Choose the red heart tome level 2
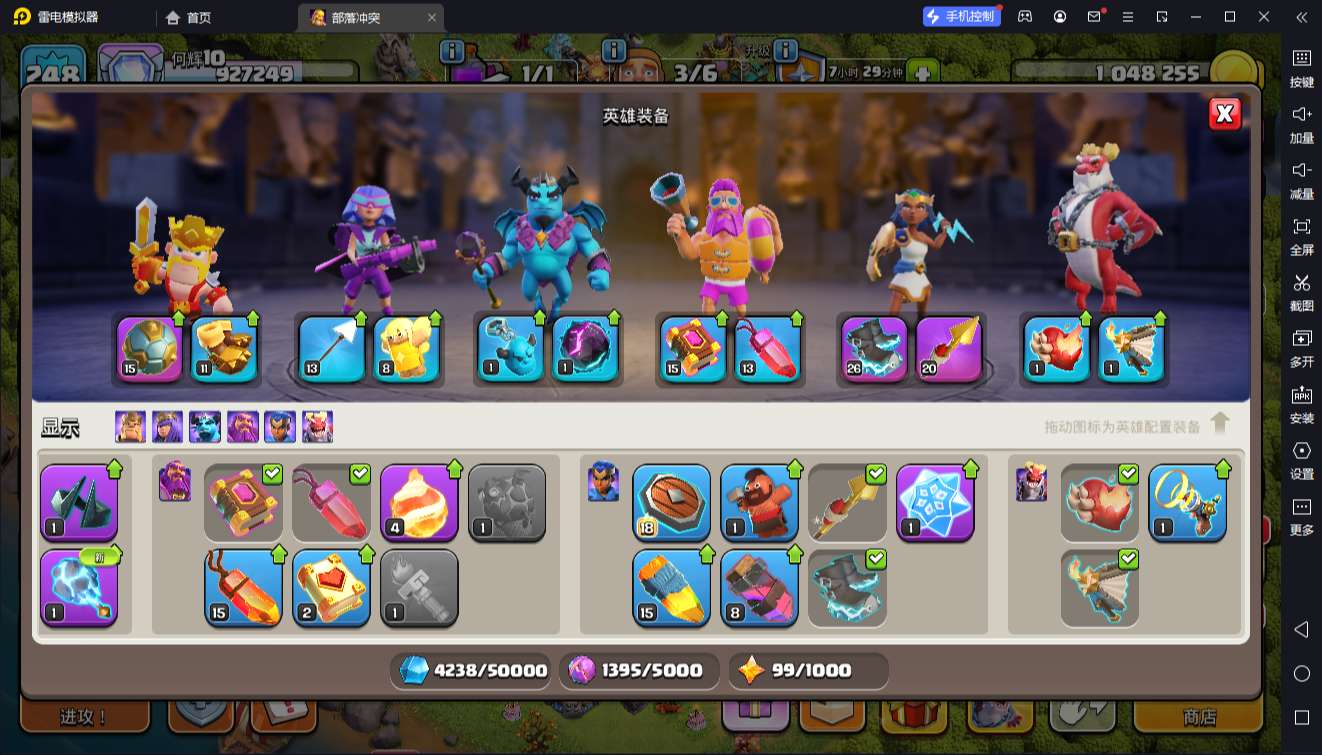The height and width of the screenshot is (755, 1322). (332, 587)
